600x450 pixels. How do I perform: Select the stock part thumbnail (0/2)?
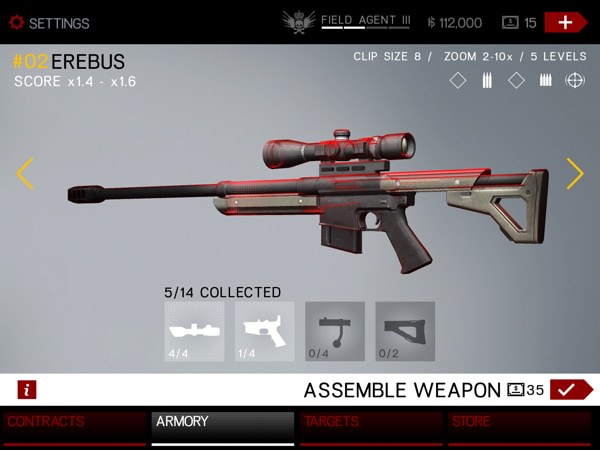pos(405,331)
